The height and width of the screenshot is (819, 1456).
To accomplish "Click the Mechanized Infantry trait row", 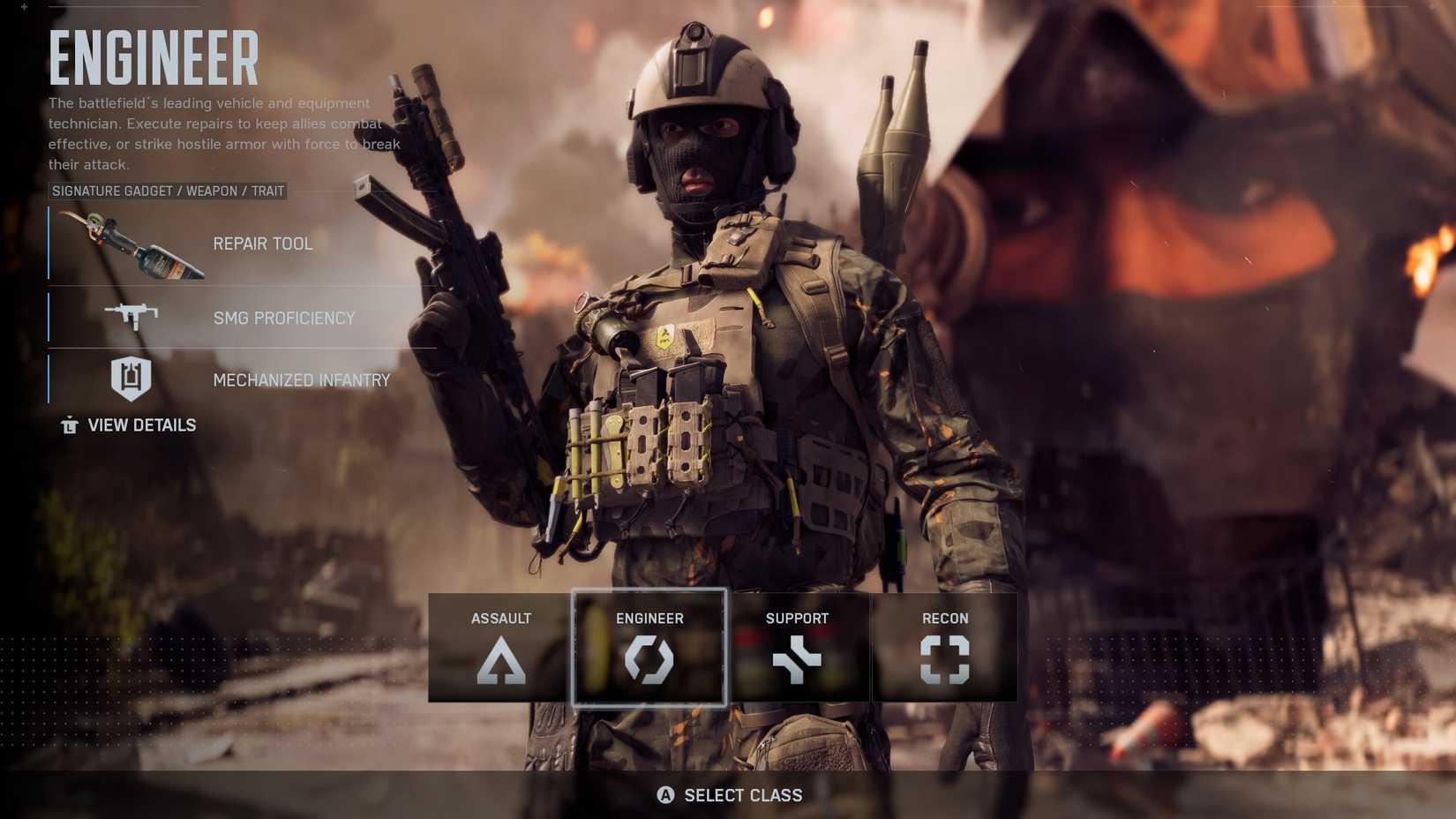I will click(x=301, y=380).
